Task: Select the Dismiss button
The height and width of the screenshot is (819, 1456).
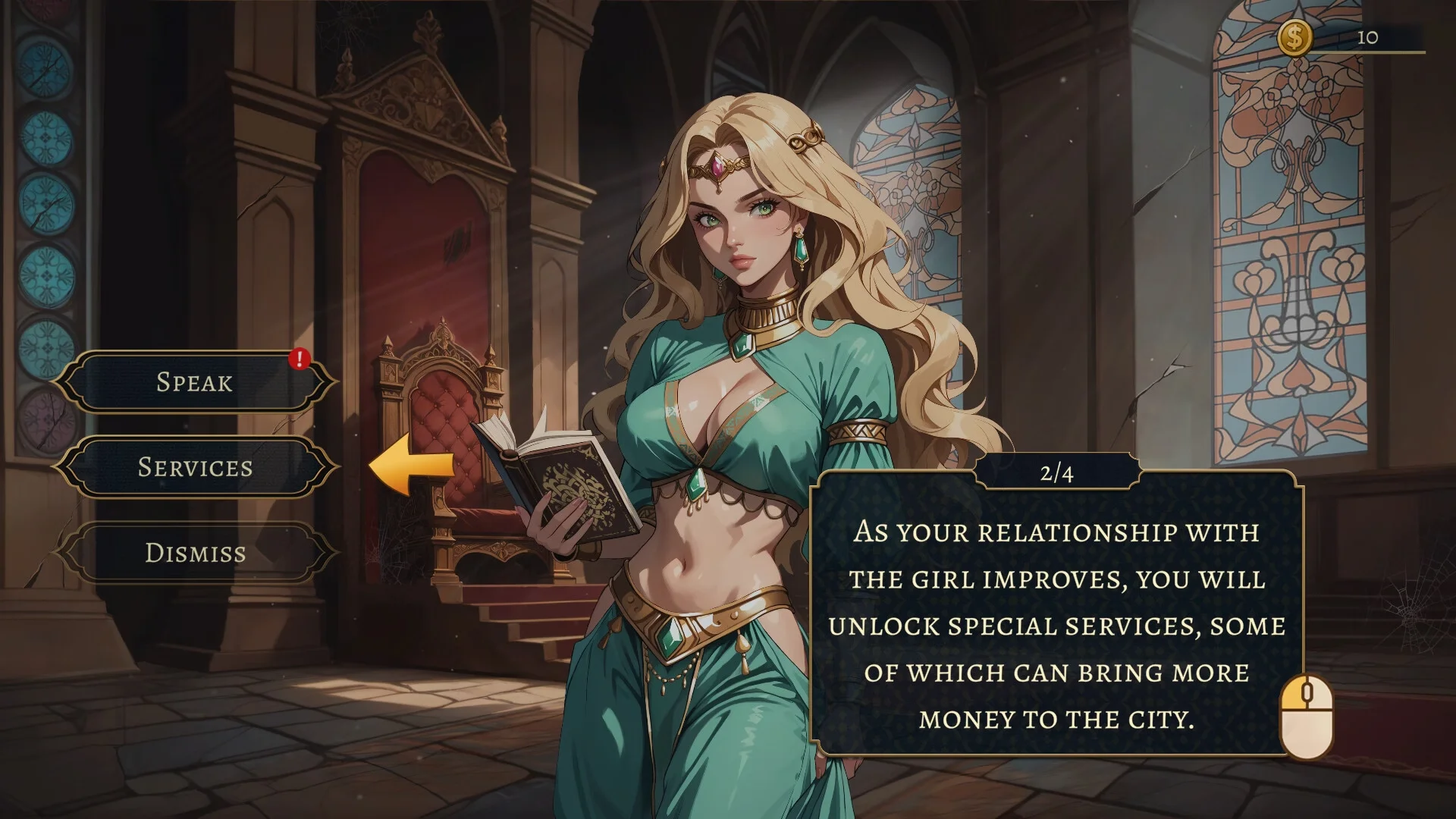Action: point(195,553)
